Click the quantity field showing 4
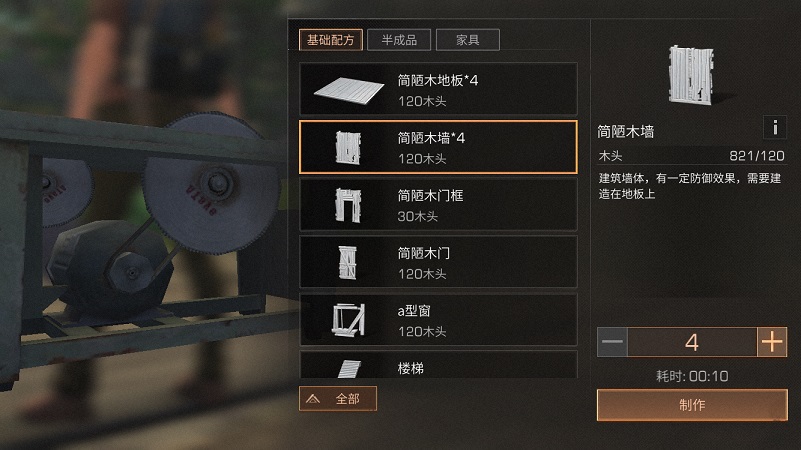Screen dimensions: 801x450 [692, 342]
